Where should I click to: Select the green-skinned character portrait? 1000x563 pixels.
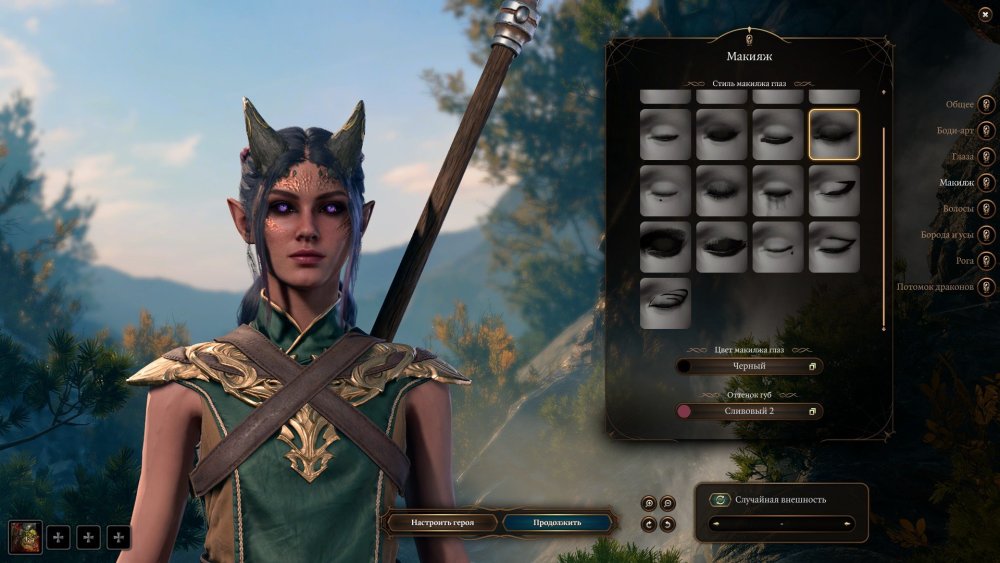22,537
